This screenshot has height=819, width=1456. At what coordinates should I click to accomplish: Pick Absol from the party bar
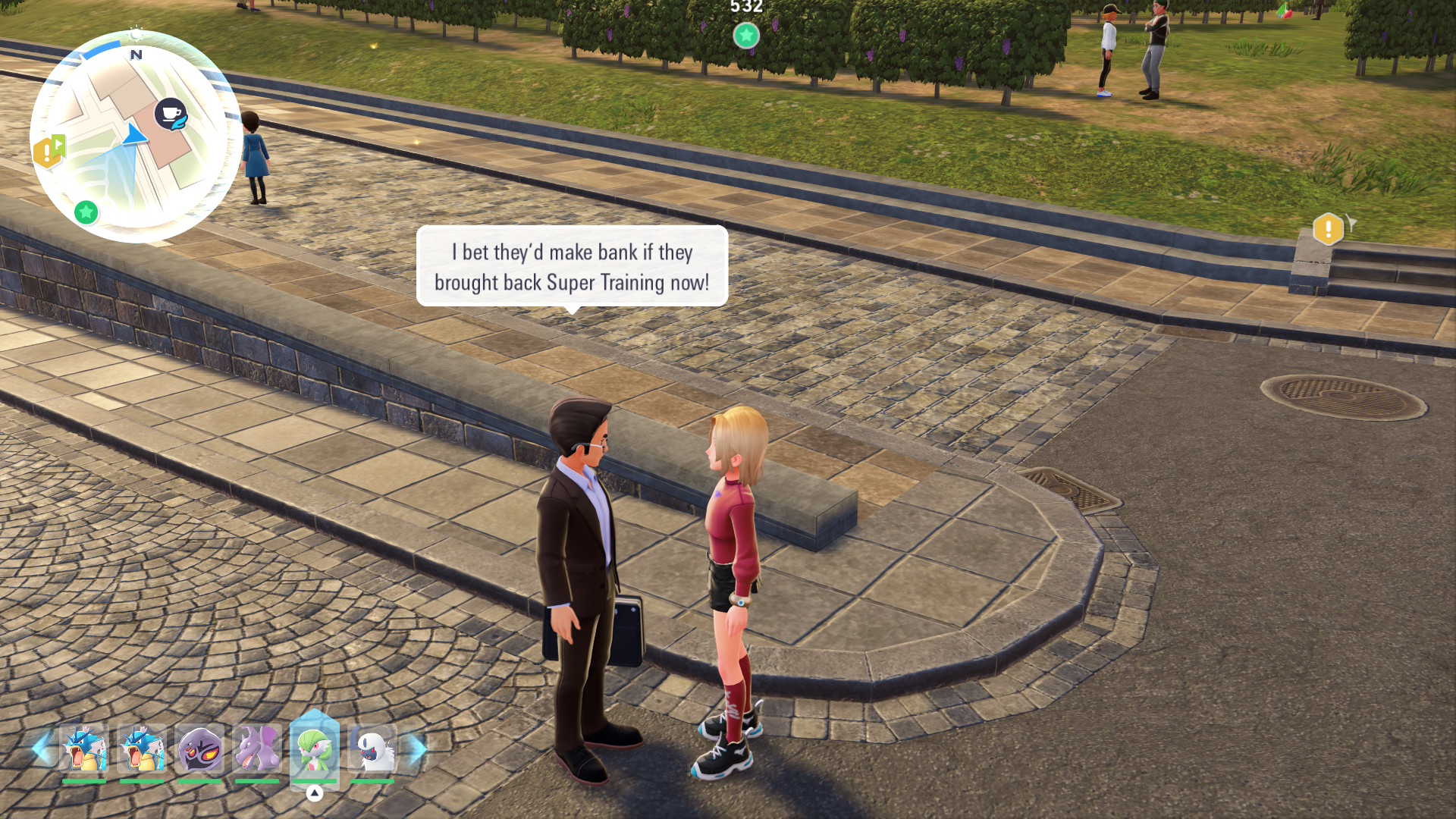pos(372,749)
